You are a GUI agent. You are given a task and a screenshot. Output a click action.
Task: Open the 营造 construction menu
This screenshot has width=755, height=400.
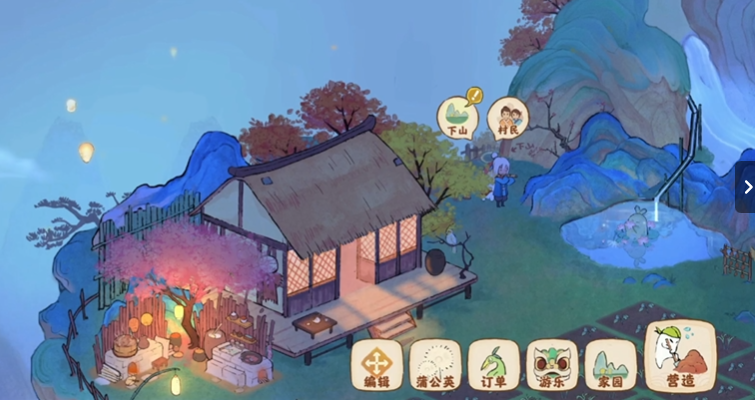coord(681,357)
